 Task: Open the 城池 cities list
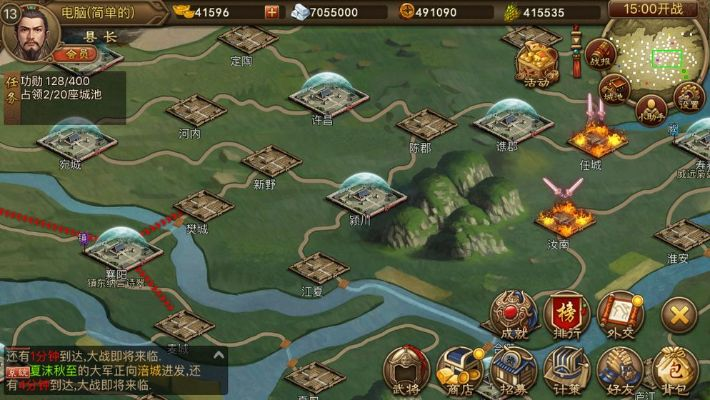coord(616,90)
